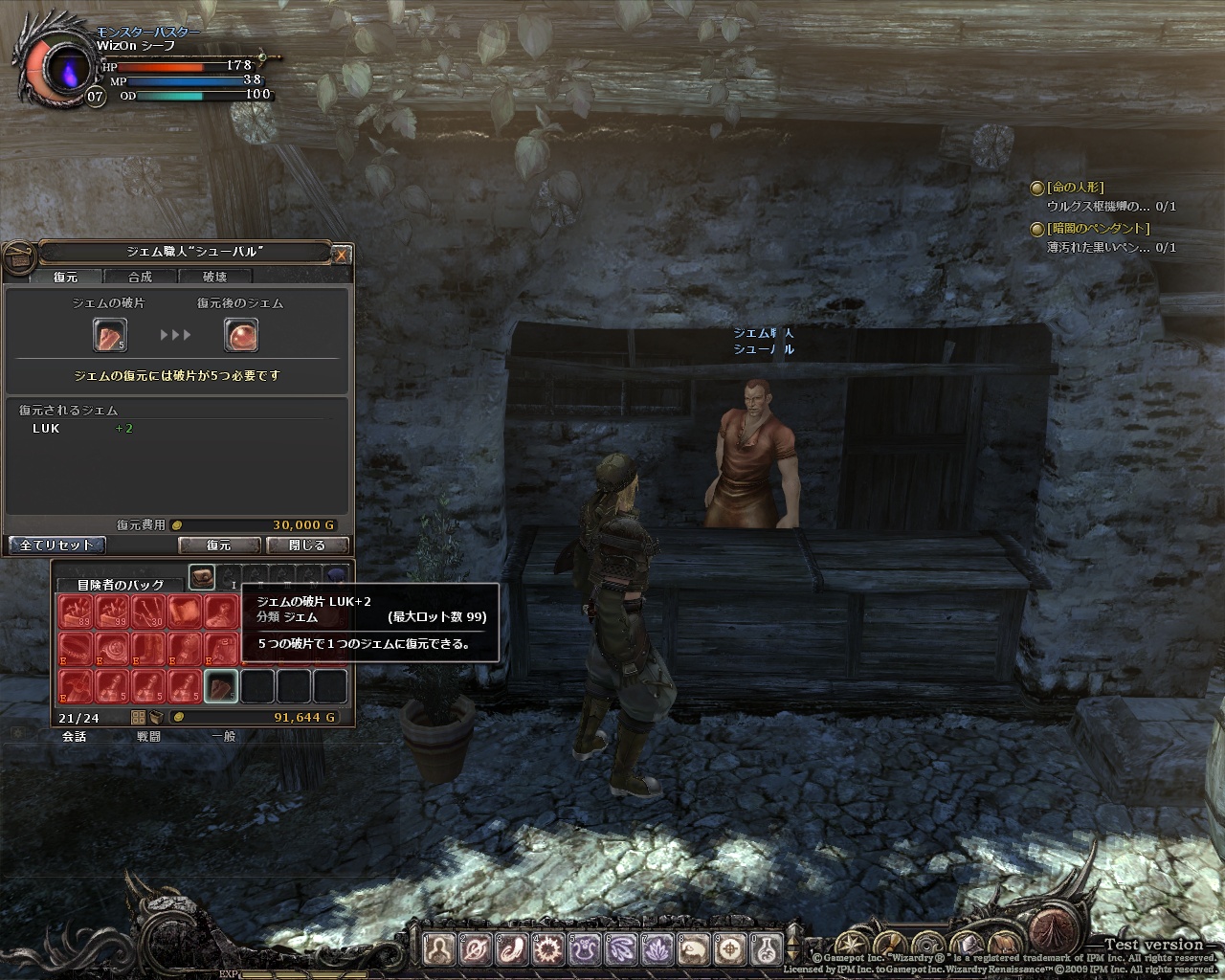The height and width of the screenshot is (980, 1225).
Task: Use the potion flask hotbar slot
Action: pos(765,949)
